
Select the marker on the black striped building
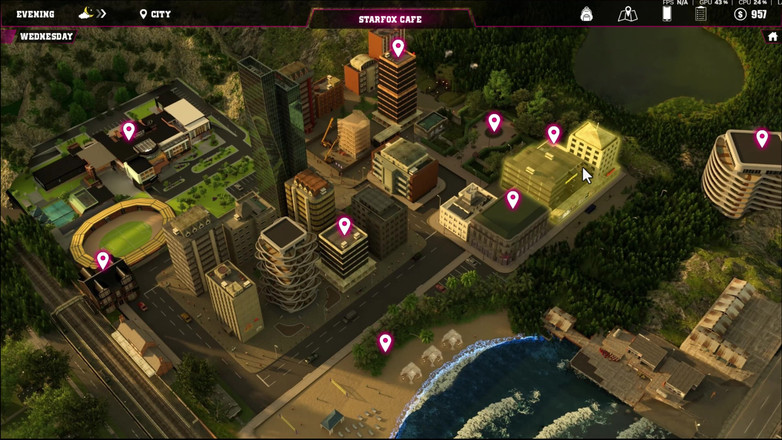click(345, 226)
